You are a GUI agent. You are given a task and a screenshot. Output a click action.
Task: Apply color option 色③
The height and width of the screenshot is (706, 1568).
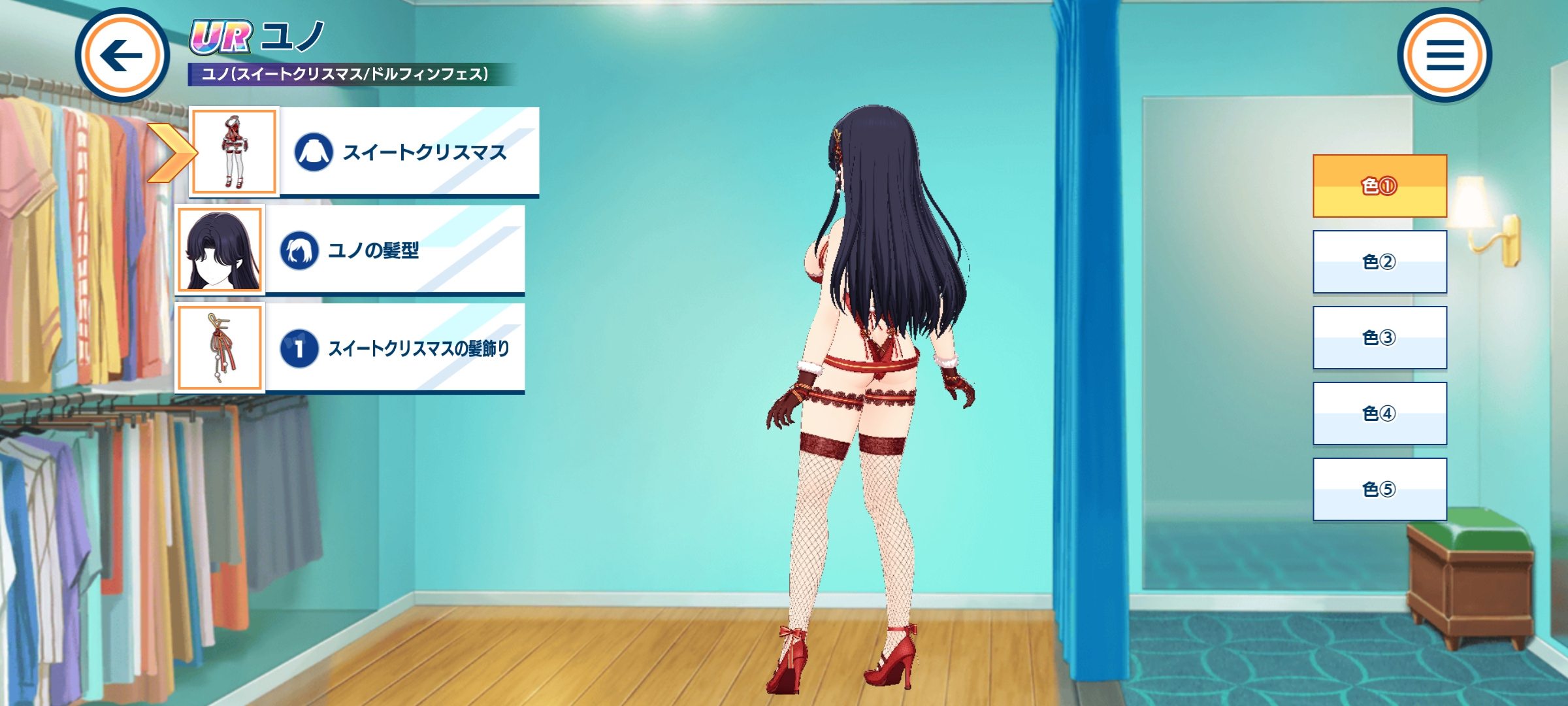tap(1380, 337)
